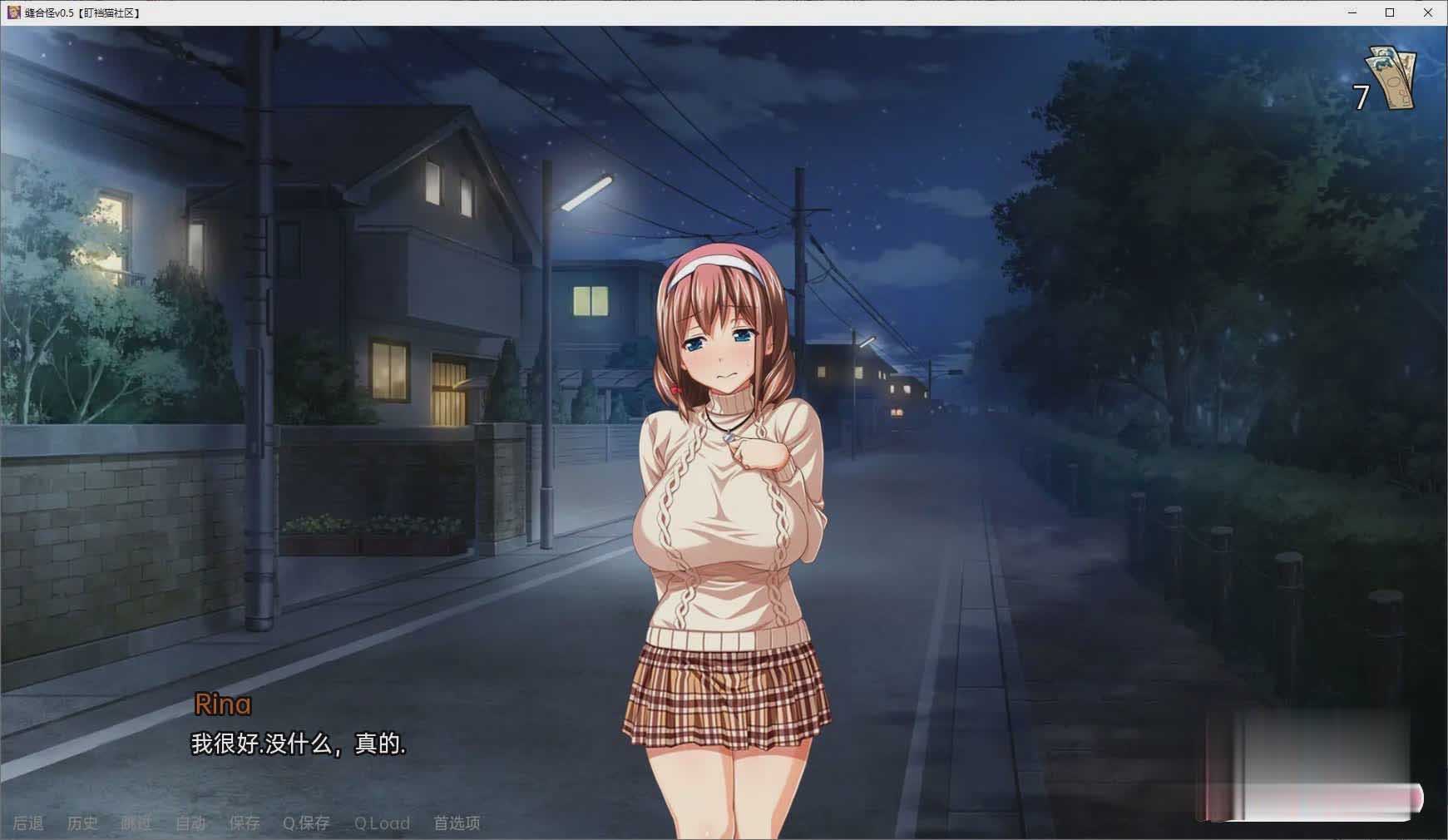
Task: Maximize the game window
Action: [x=1390, y=13]
